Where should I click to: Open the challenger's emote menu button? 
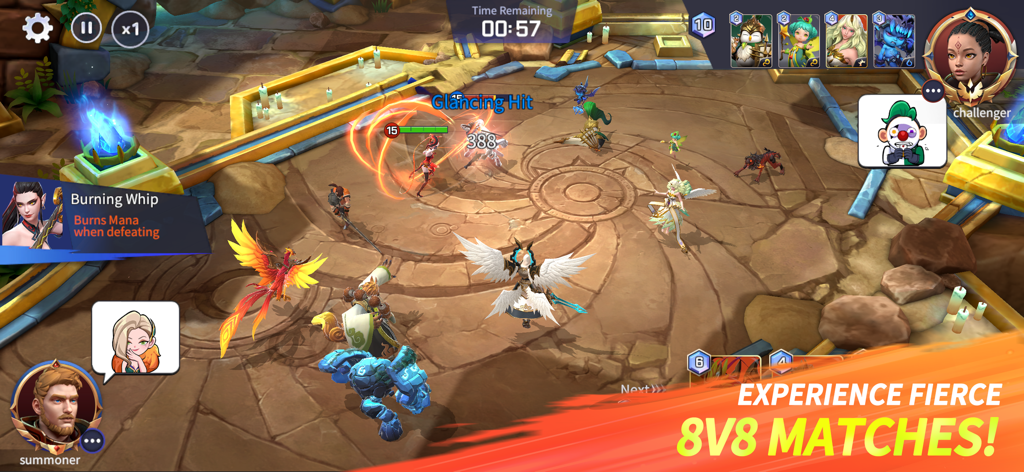click(934, 92)
